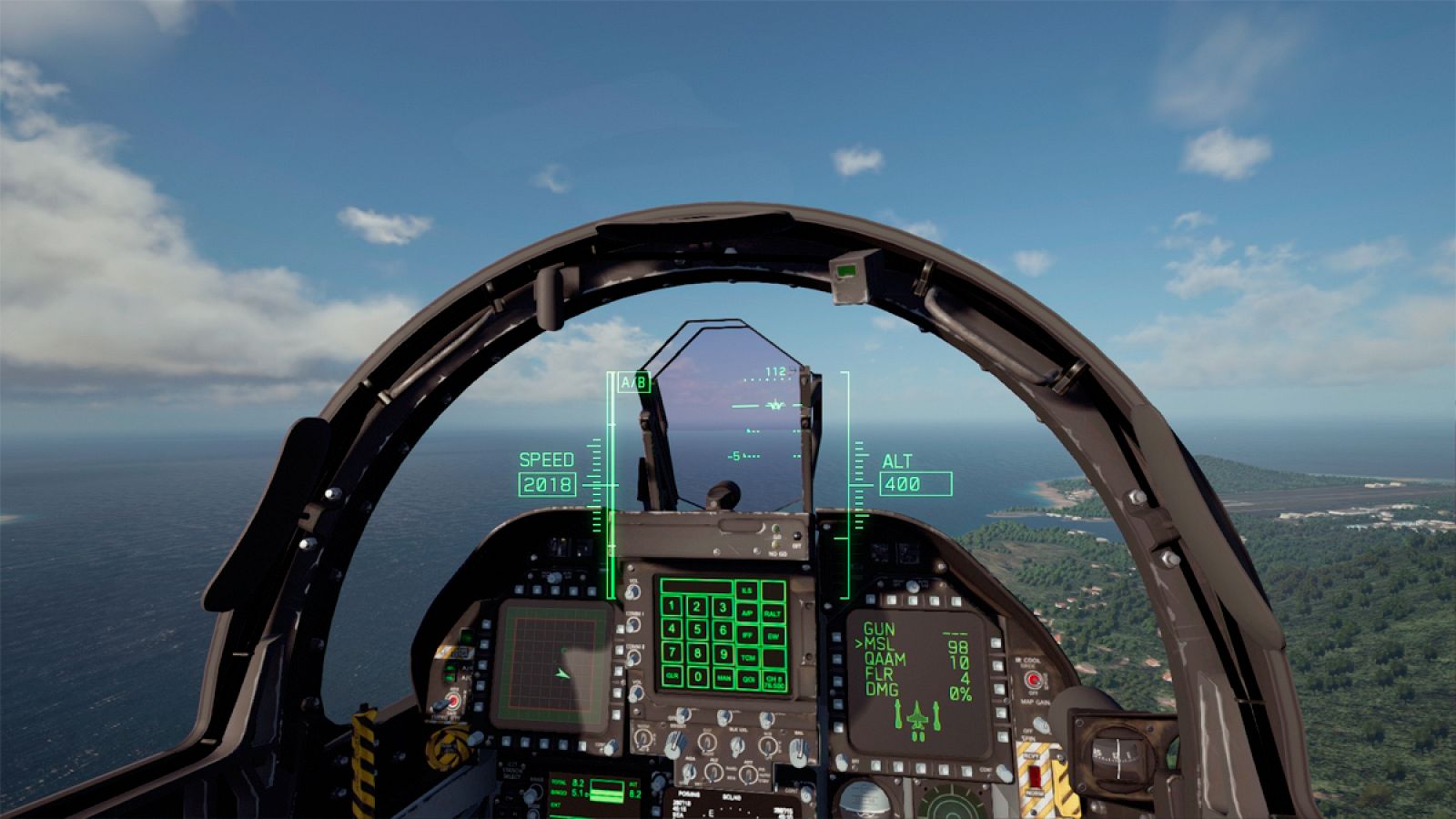Select QAAM from the weapon stores list
This screenshot has width=1456, height=819.
pyautogui.click(x=885, y=660)
